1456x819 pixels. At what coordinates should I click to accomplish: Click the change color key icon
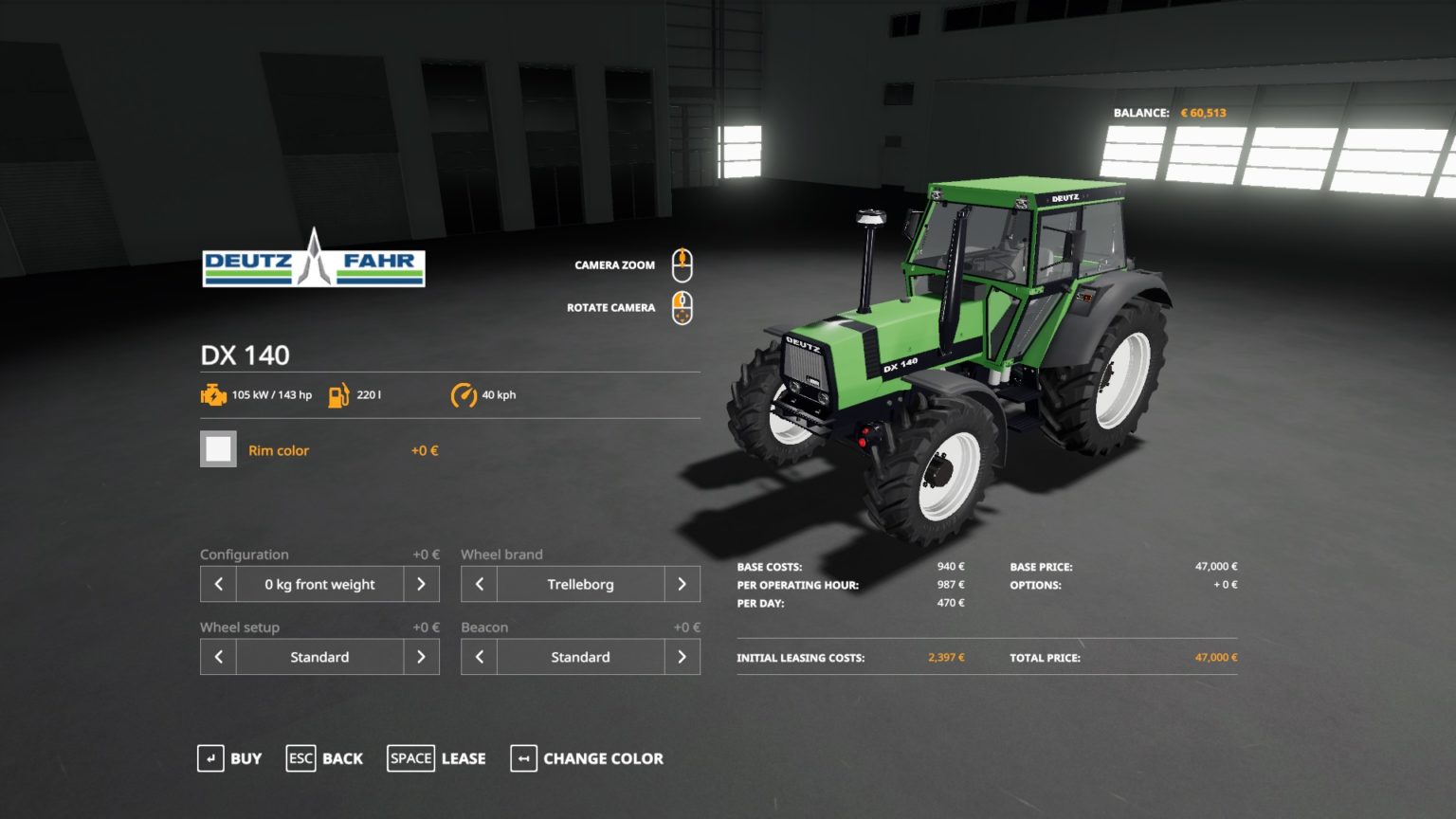point(523,758)
